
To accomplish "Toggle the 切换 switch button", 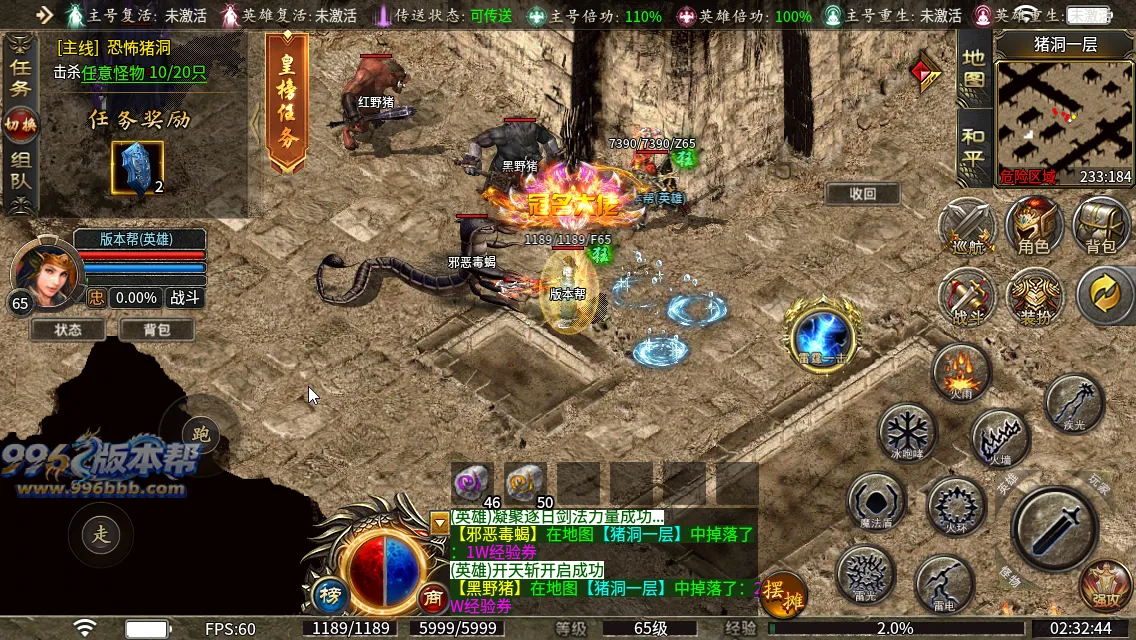I will [x=20, y=124].
